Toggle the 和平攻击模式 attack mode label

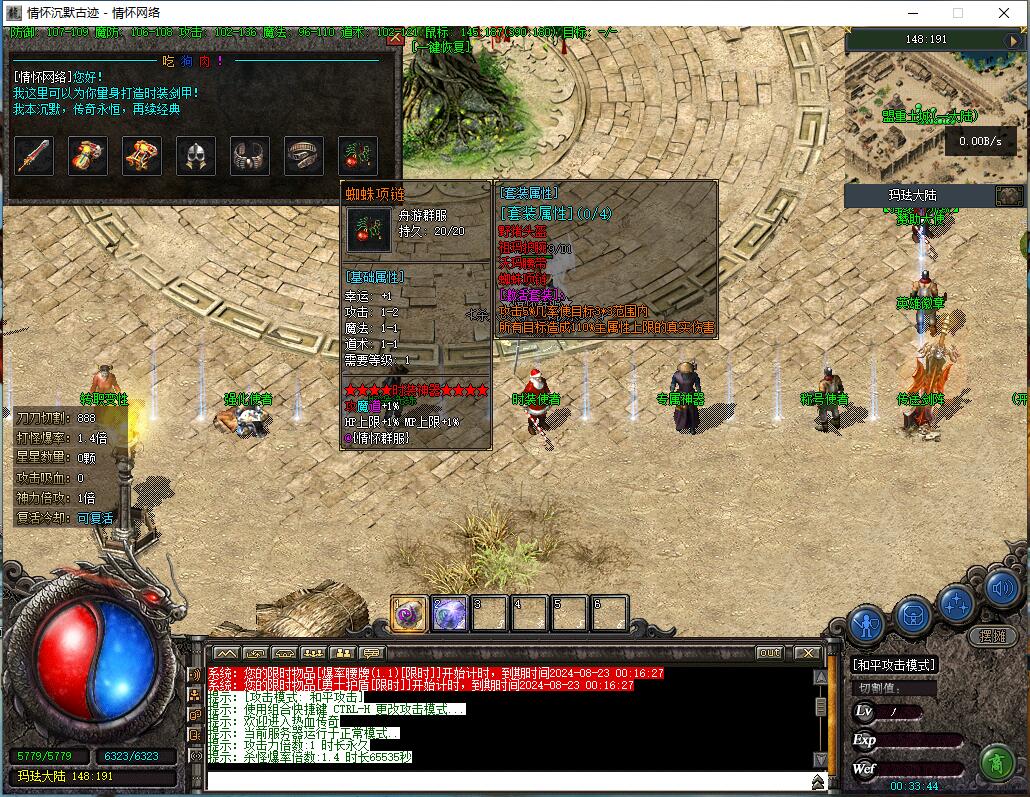click(894, 665)
